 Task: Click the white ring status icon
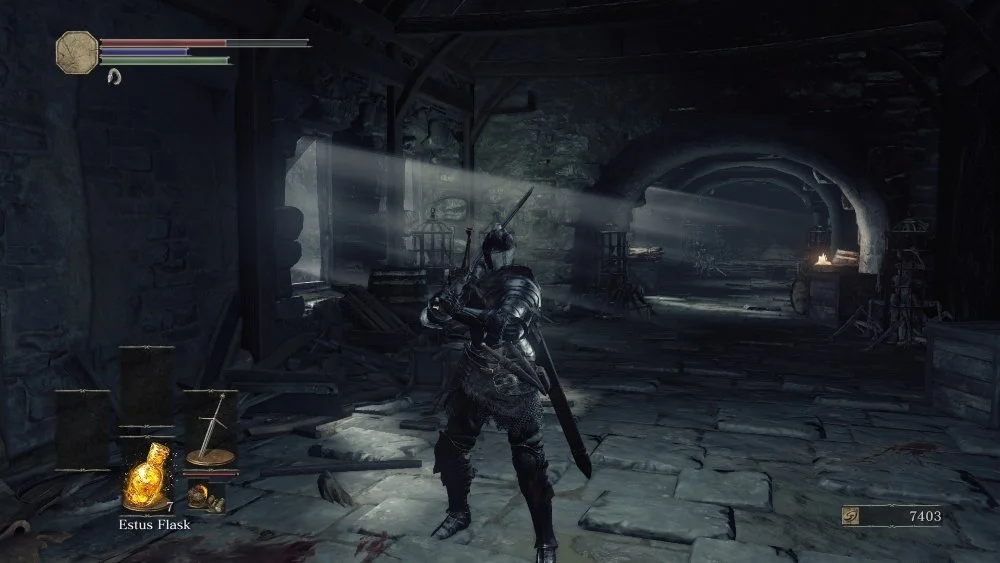pos(113,76)
